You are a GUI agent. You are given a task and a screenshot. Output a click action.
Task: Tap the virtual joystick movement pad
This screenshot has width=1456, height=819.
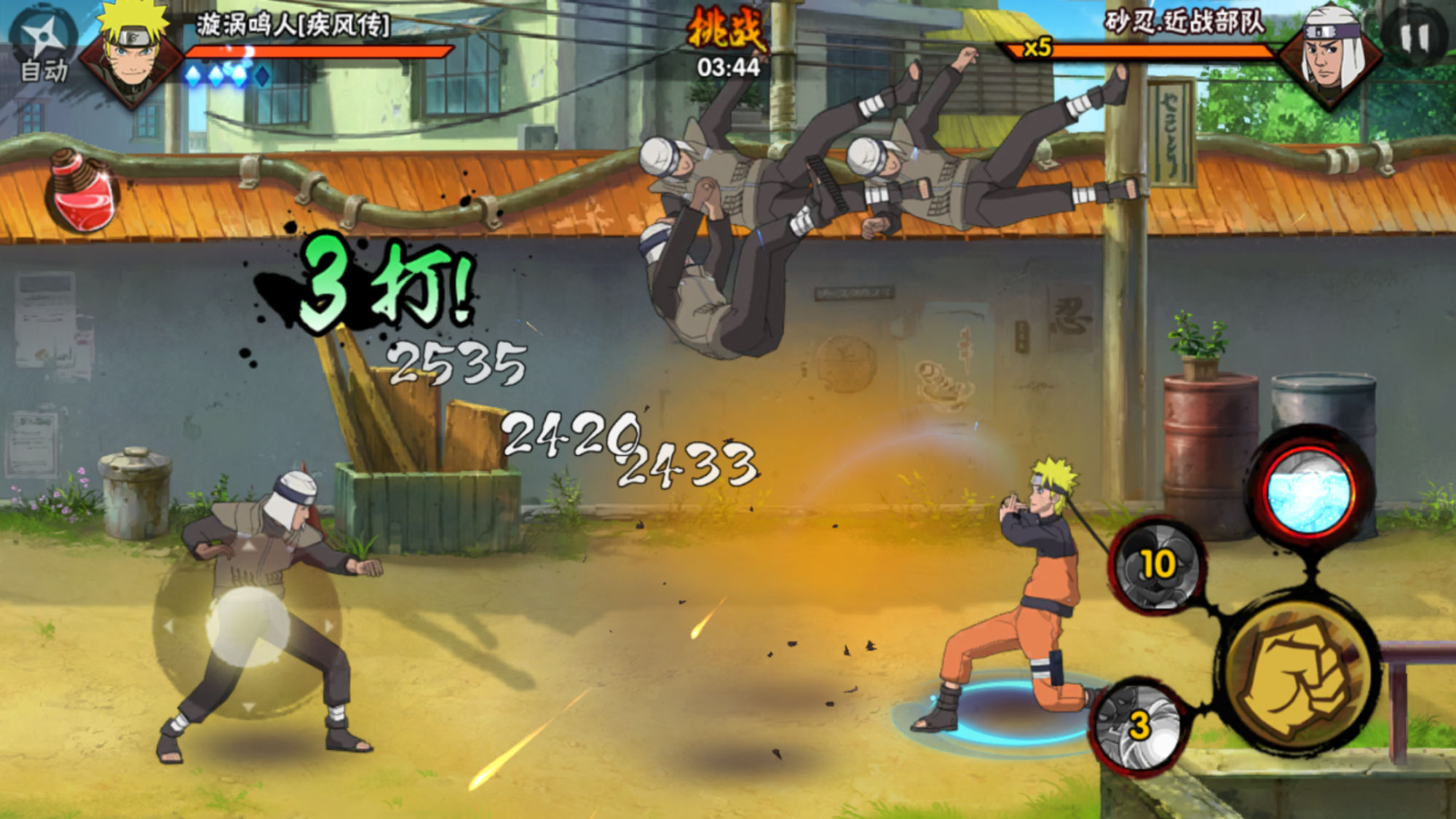coord(248,626)
